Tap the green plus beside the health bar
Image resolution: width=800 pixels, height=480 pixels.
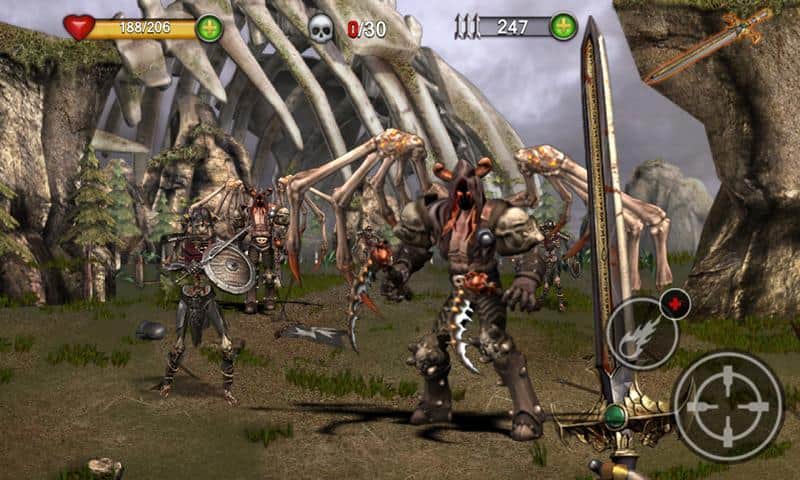point(210,28)
